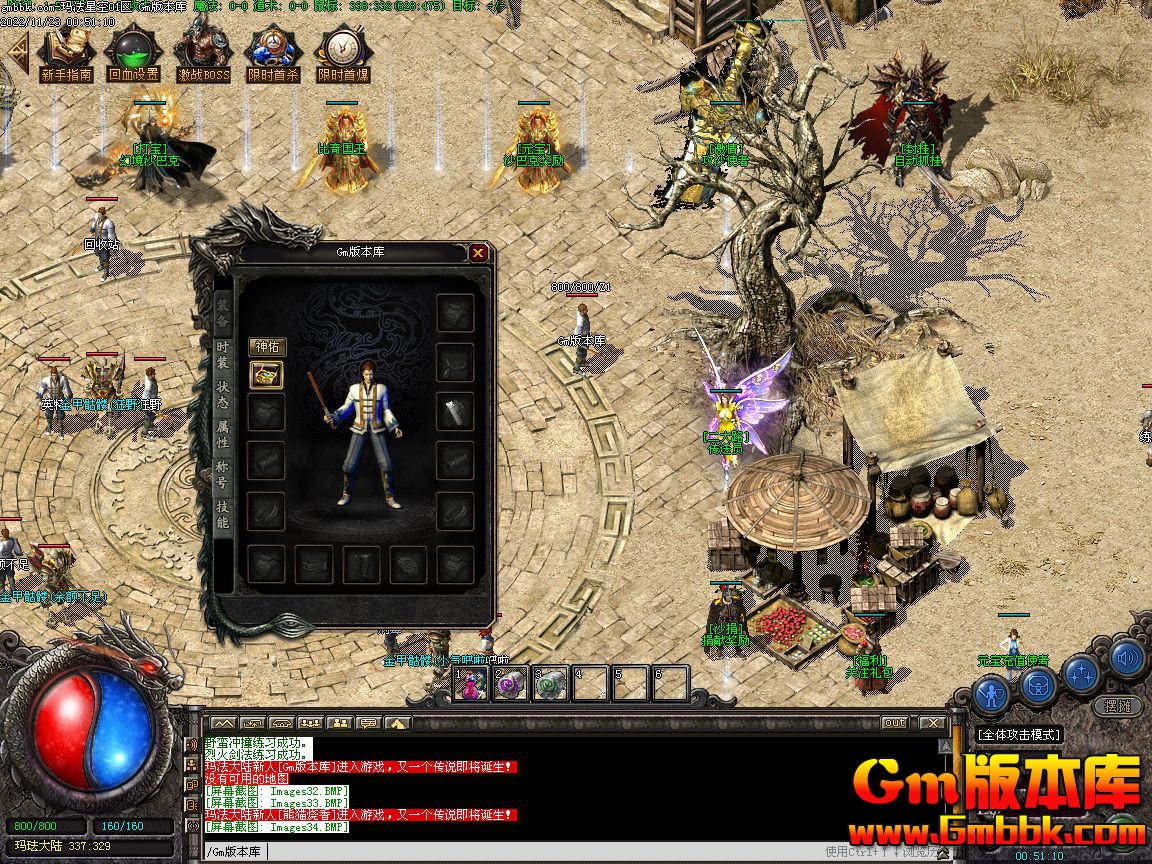Screen dimensions: 1152x864
Task: Click the 神佑 button in character panel
Action: [x=267, y=347]
